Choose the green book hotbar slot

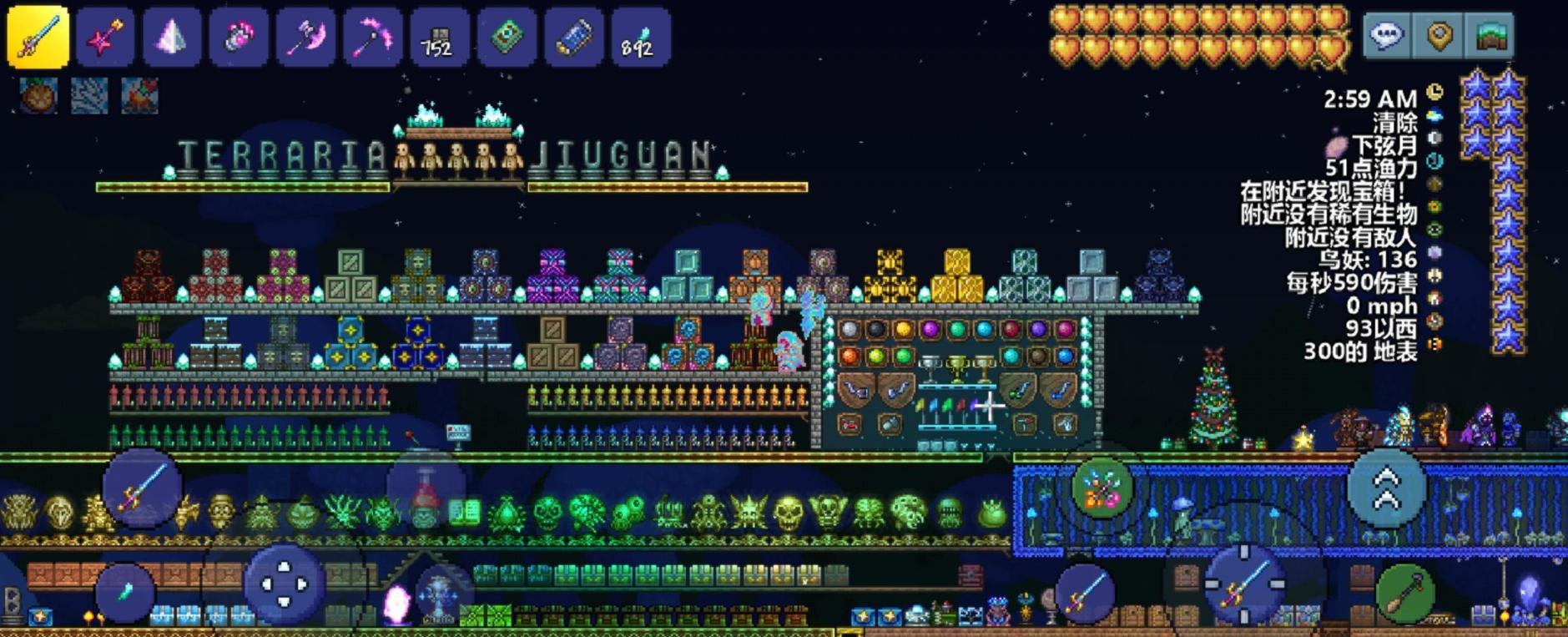click(x=507, y=37)
